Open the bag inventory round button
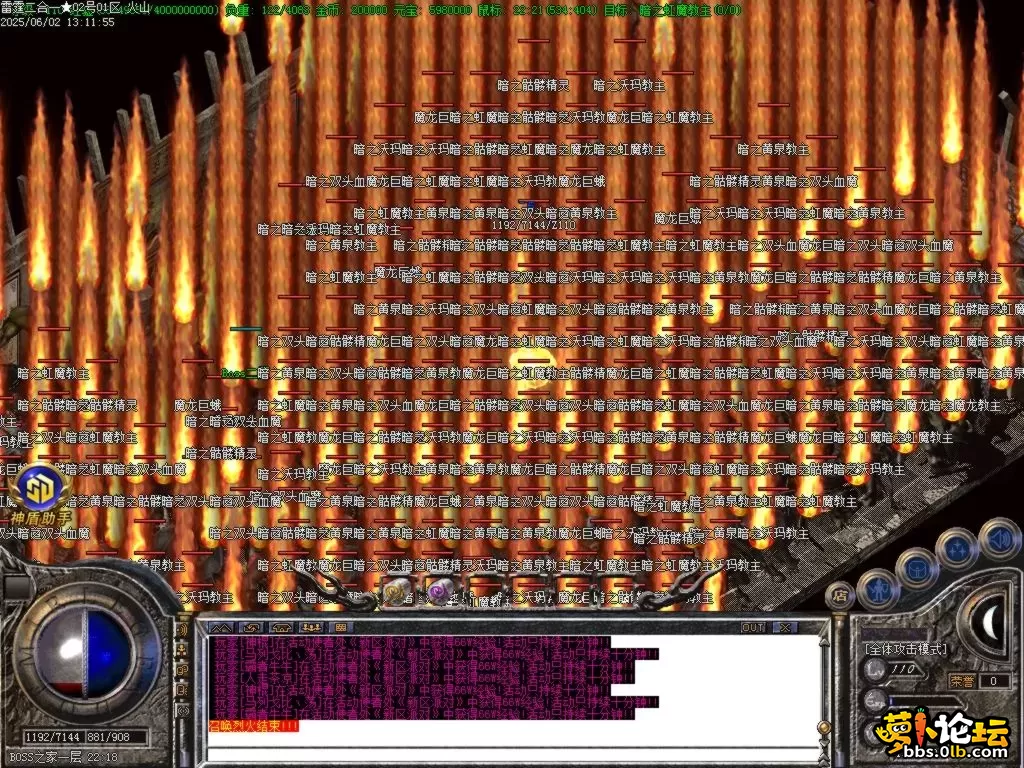This screenshot has width=1024, height=768. click(x=916, y=570)
